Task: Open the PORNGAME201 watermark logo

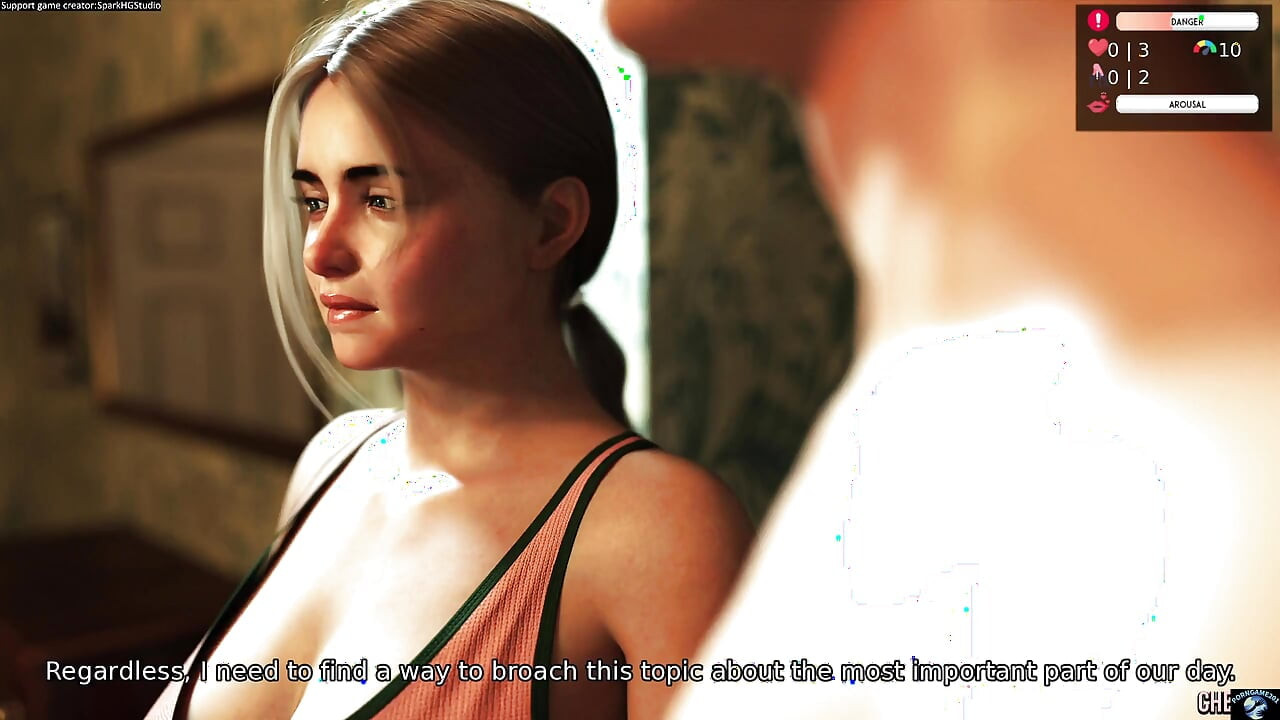Action: click(1254, 705)
